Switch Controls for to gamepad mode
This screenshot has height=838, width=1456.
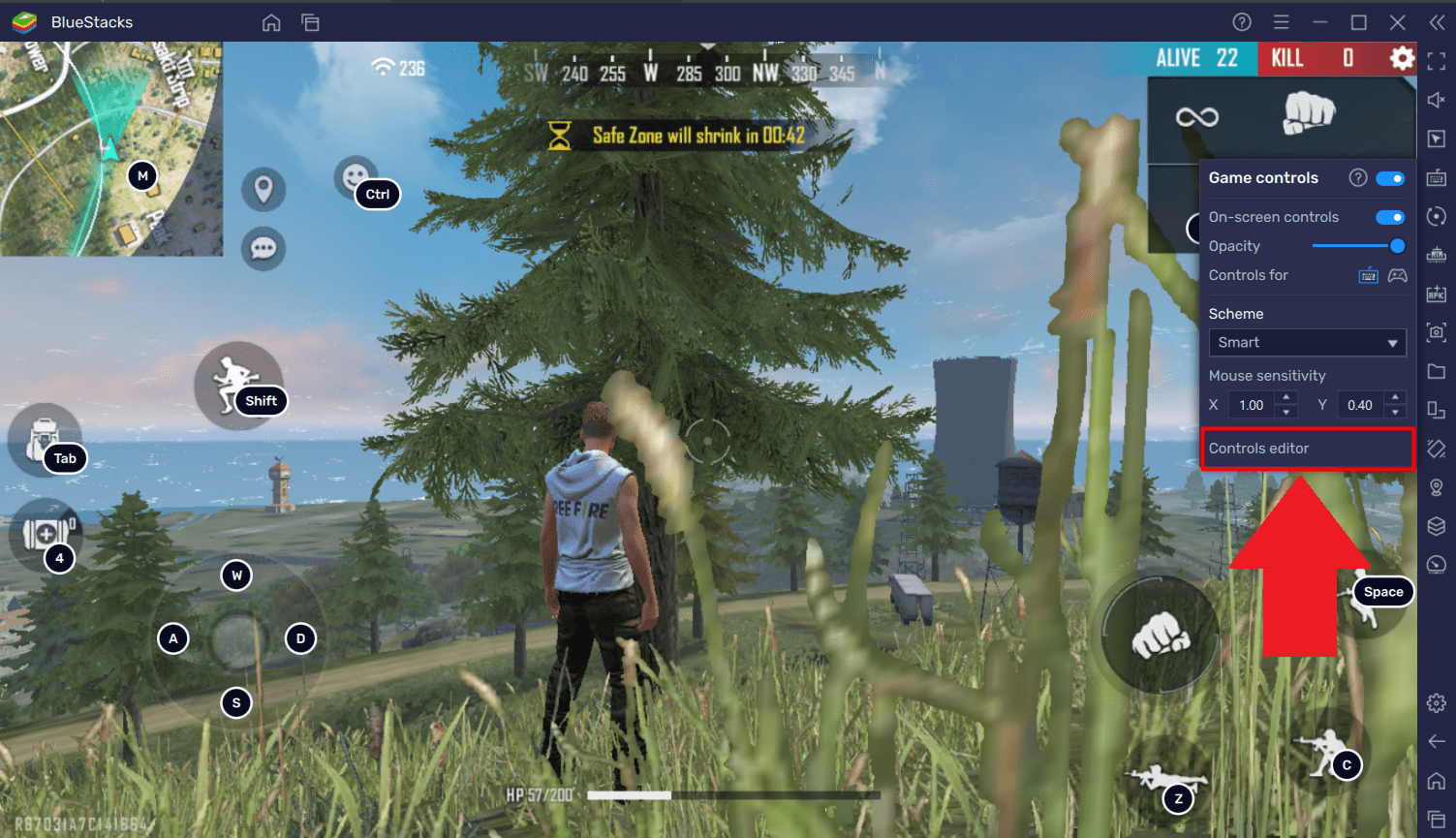1397,275
